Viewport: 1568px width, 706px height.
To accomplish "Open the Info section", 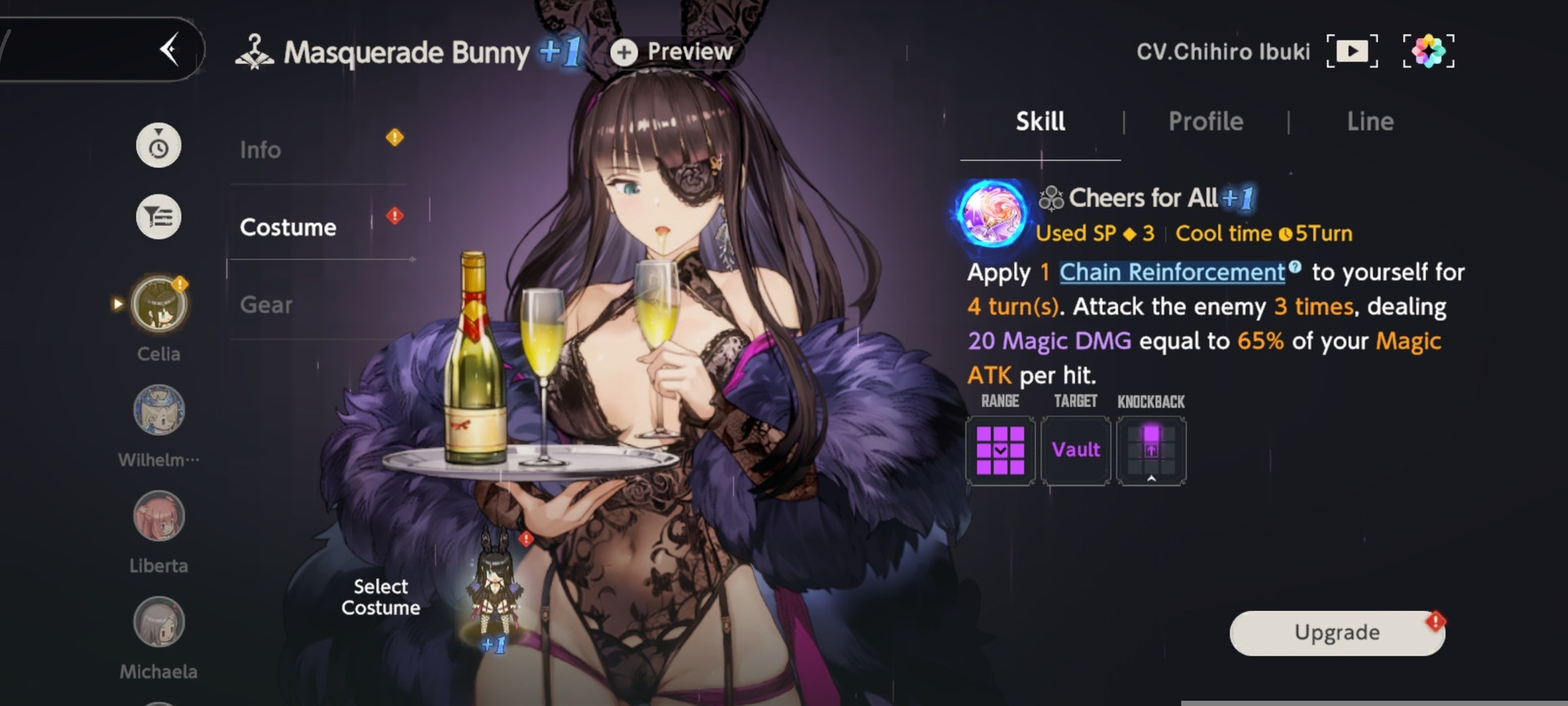I will tap(261, 150).
